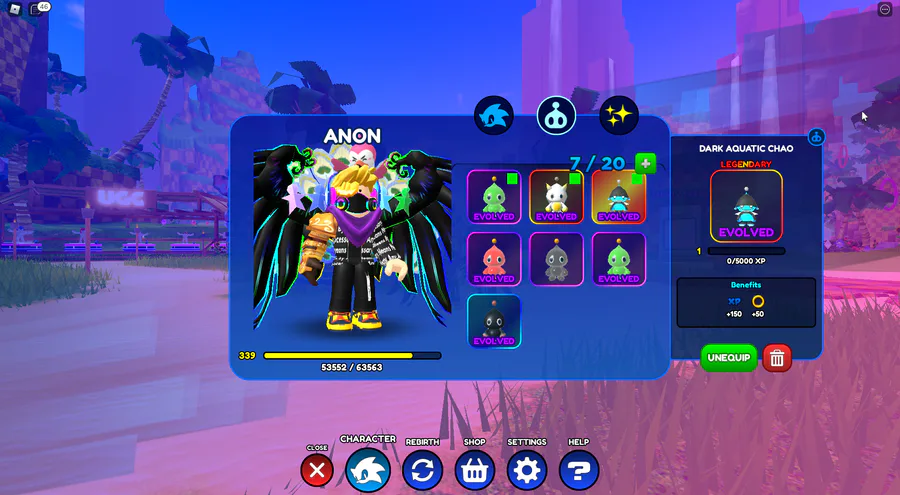
Task: Open the Character menu
Action: click(368, 470)
